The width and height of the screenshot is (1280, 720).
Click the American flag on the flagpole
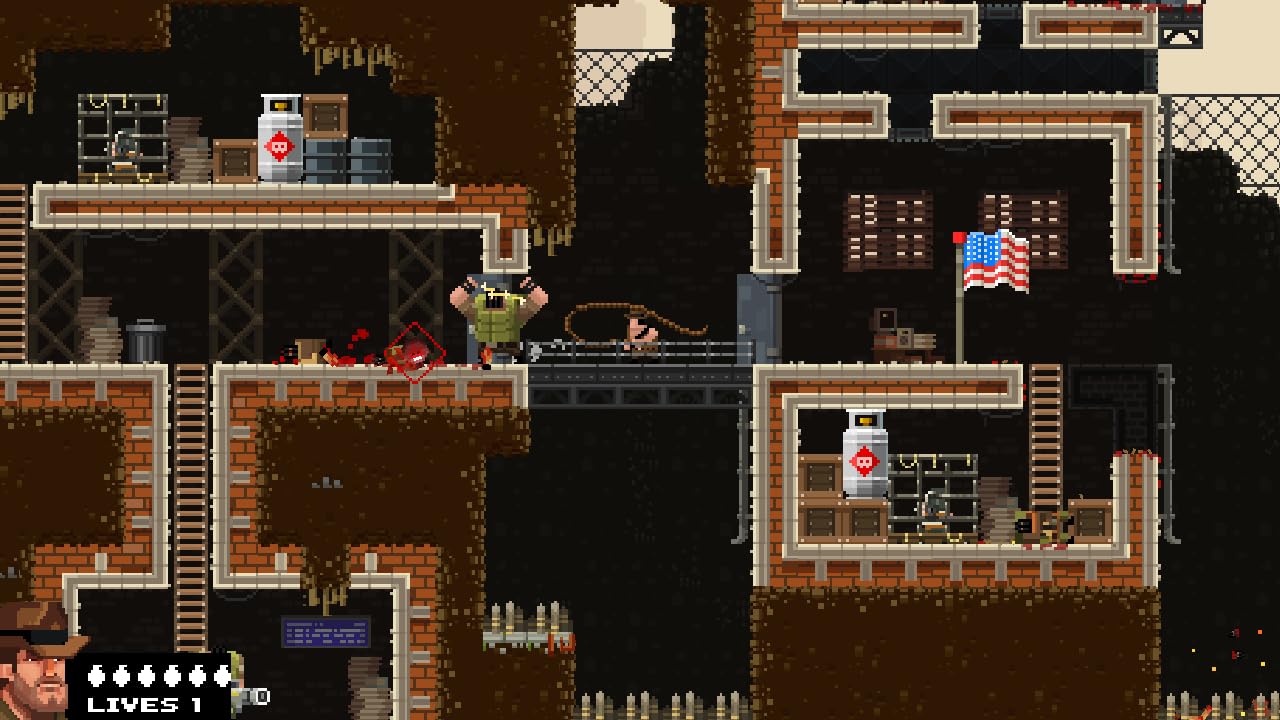click(995, 263)
